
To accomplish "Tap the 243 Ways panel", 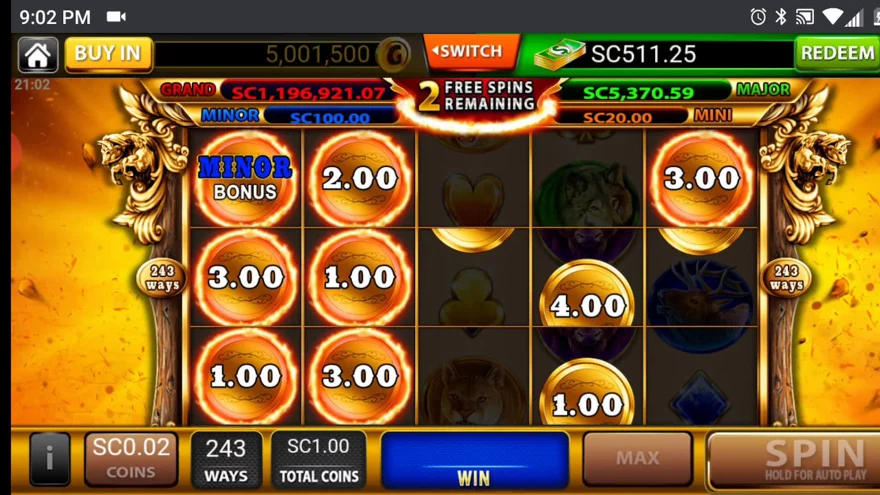I will coord(226,460).
